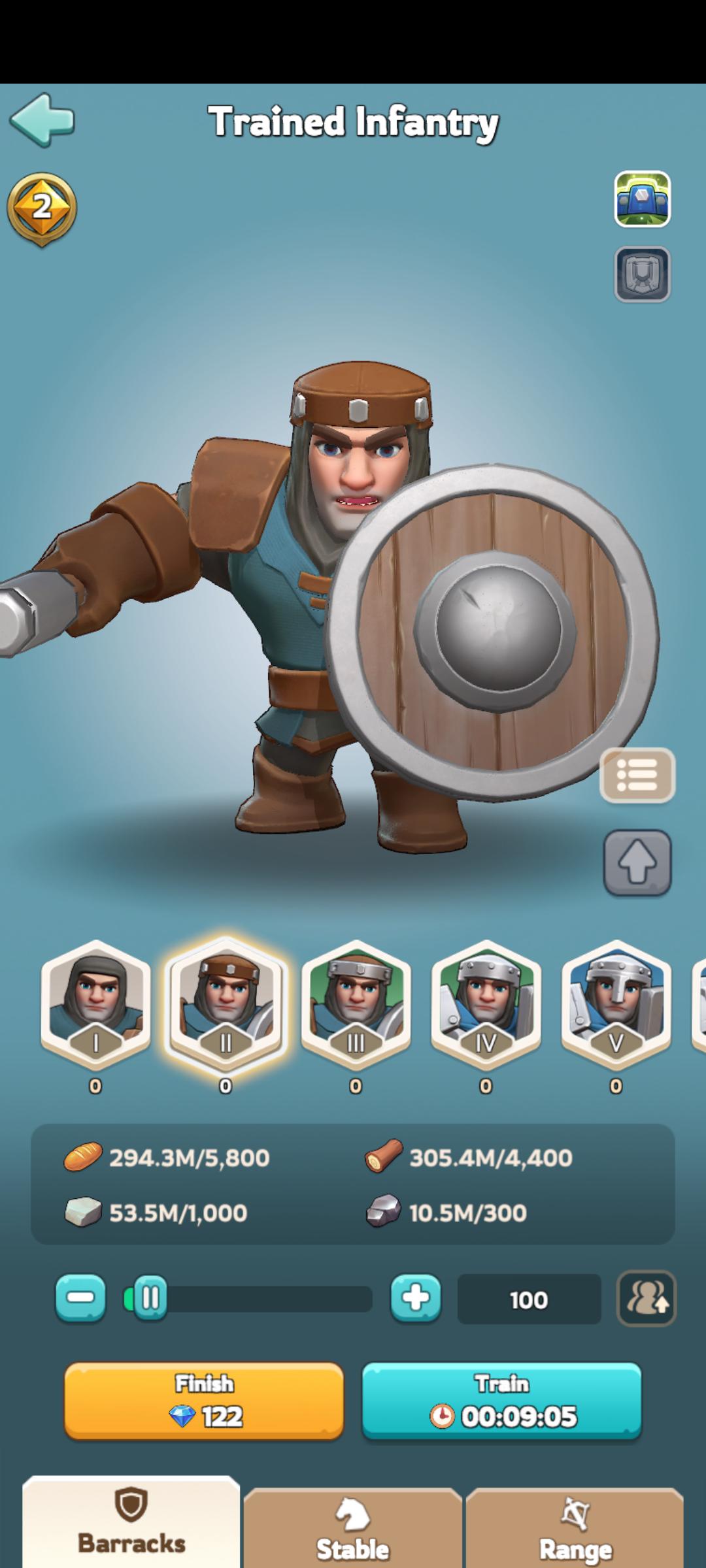Increase troop count with plus button
706x1568 pixels.
pos(416,1298)
